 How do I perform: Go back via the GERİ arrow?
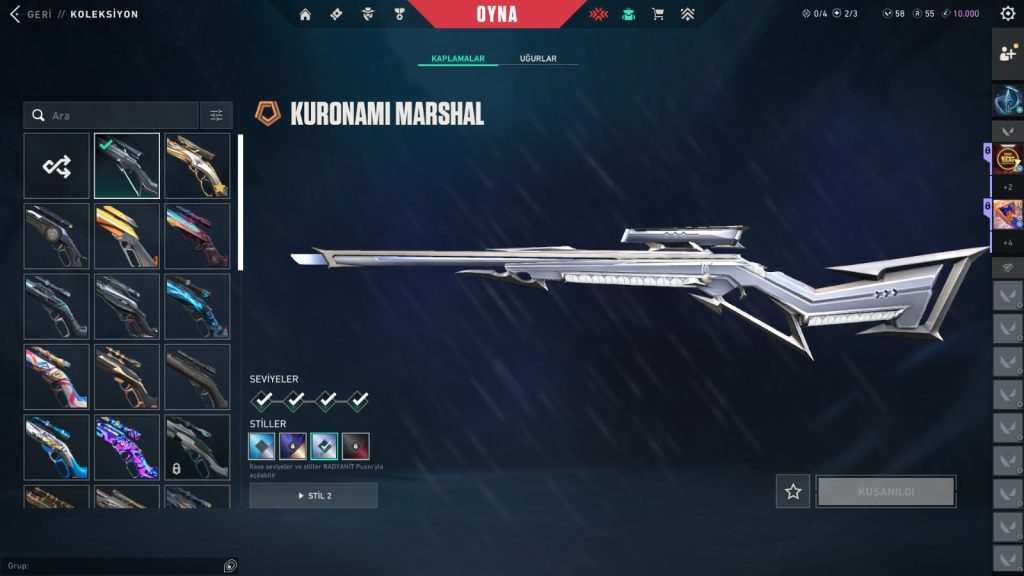(14, 14)
